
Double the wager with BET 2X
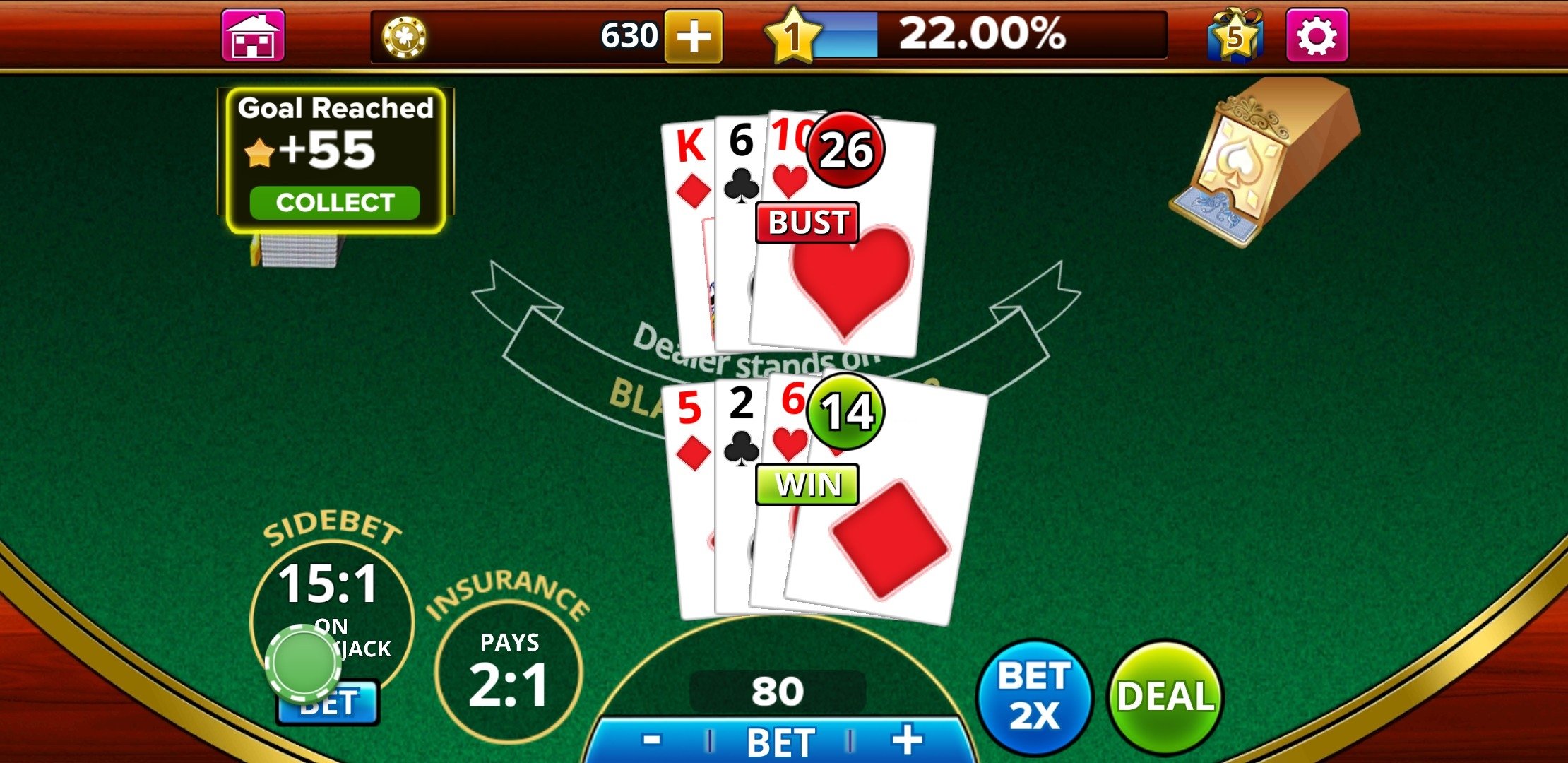(1034, 697)
